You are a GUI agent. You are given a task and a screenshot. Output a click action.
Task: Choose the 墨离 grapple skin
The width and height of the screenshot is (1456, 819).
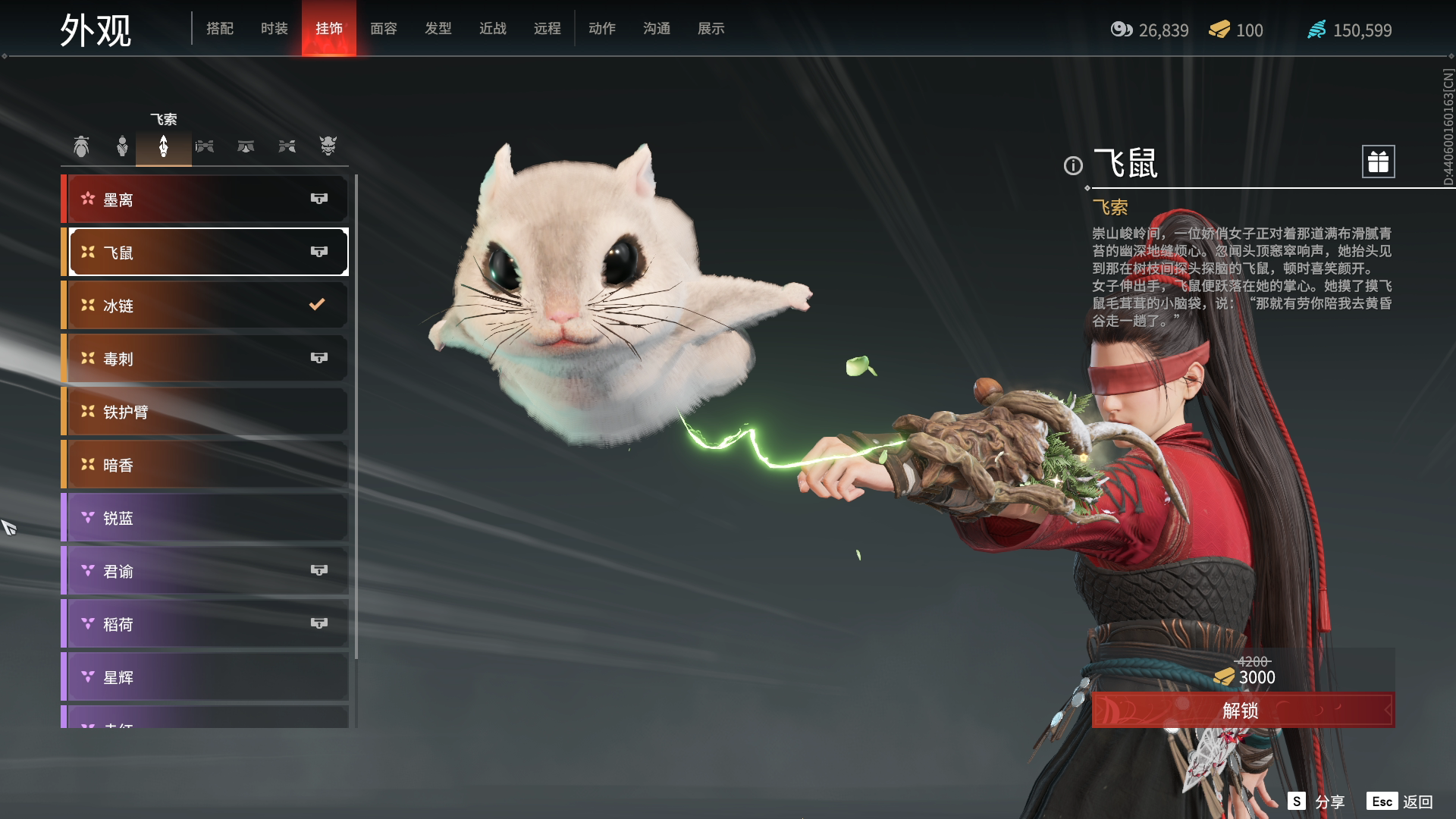click(x=206, y=199)
